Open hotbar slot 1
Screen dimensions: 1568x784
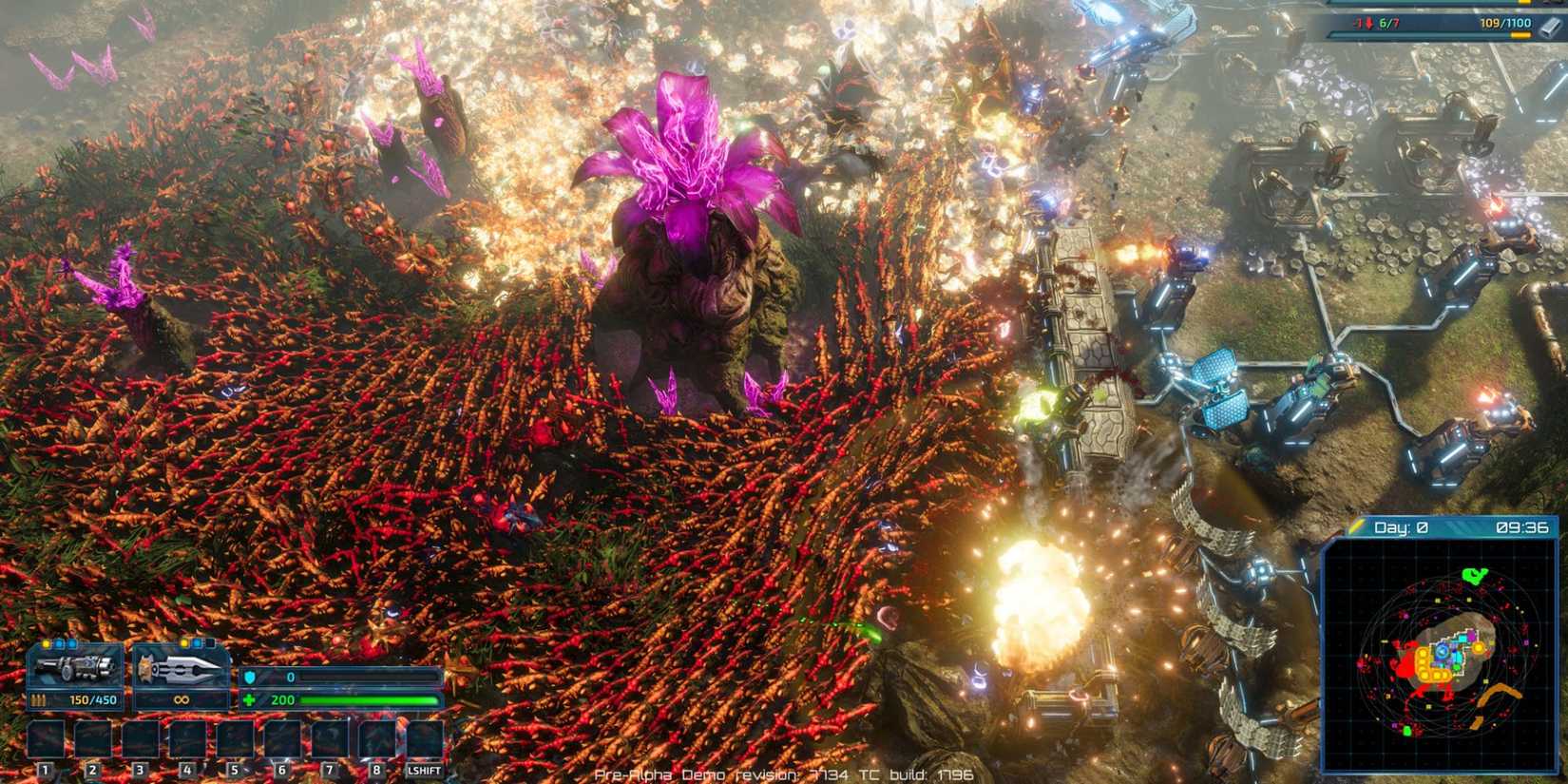(x=46, y=739)
